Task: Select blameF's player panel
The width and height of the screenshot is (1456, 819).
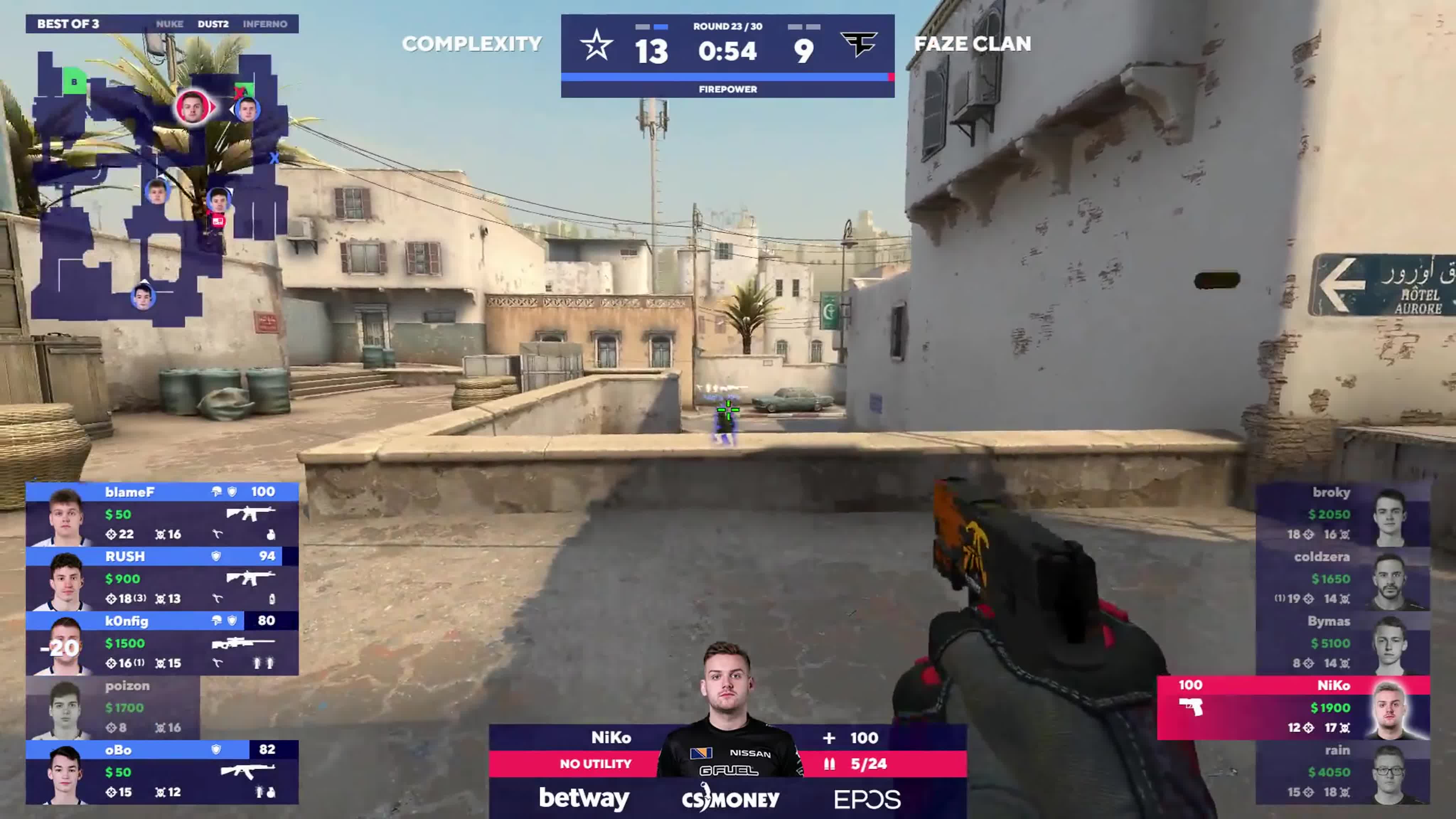Action: 162,514
